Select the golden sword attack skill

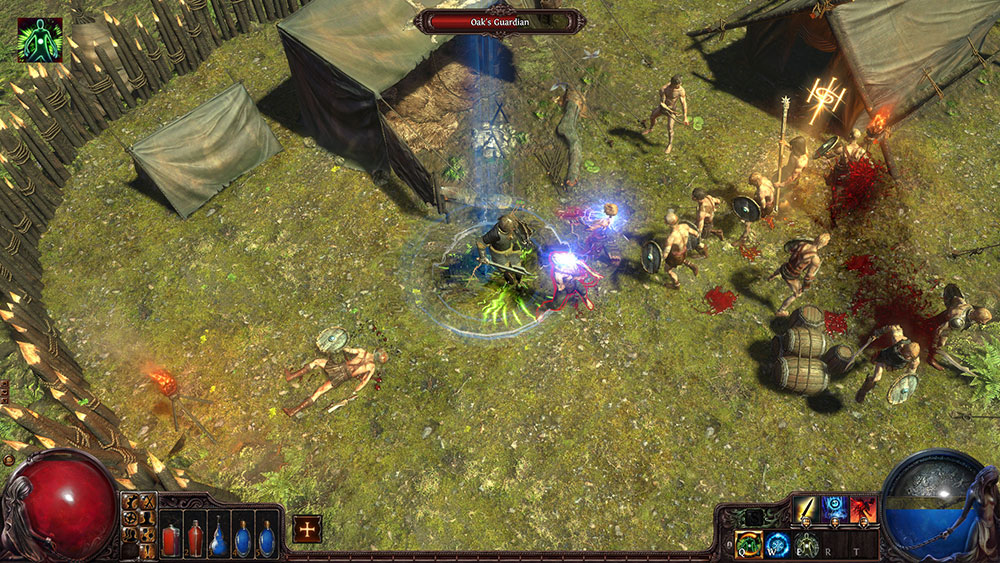[806, 510]
